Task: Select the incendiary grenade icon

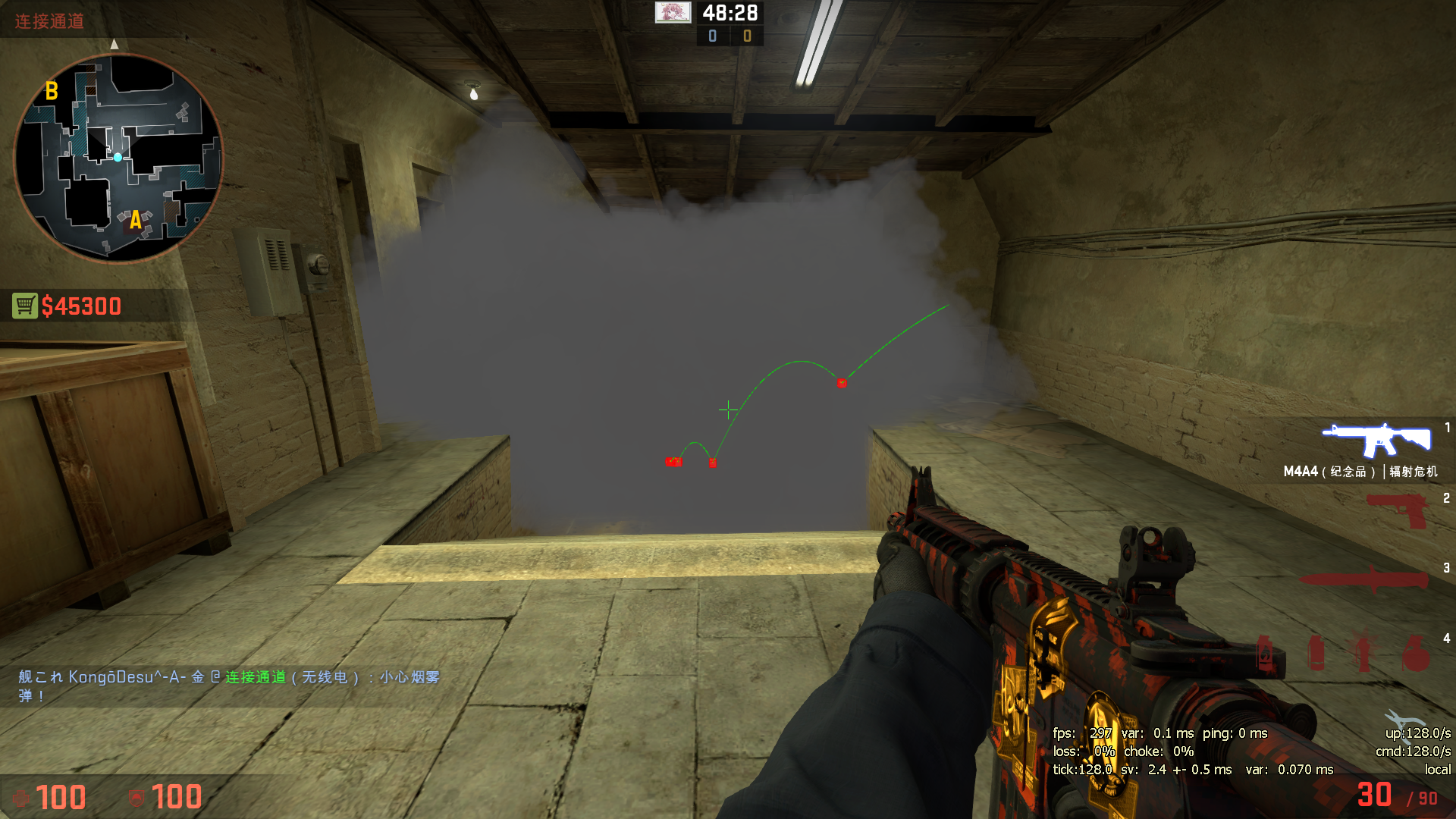Action: tap(1265, 653)
